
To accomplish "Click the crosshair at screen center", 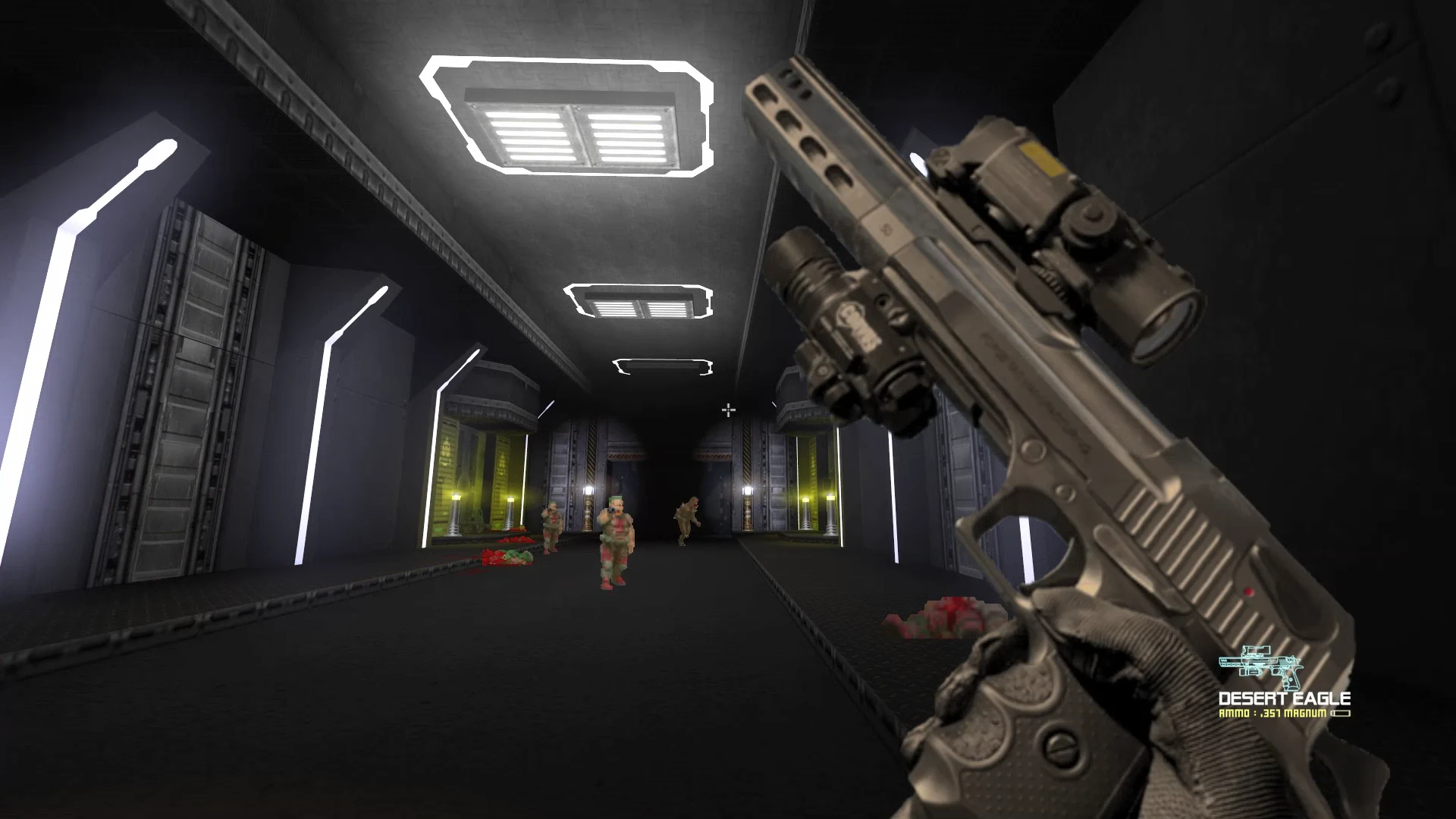I will [730, 409].
